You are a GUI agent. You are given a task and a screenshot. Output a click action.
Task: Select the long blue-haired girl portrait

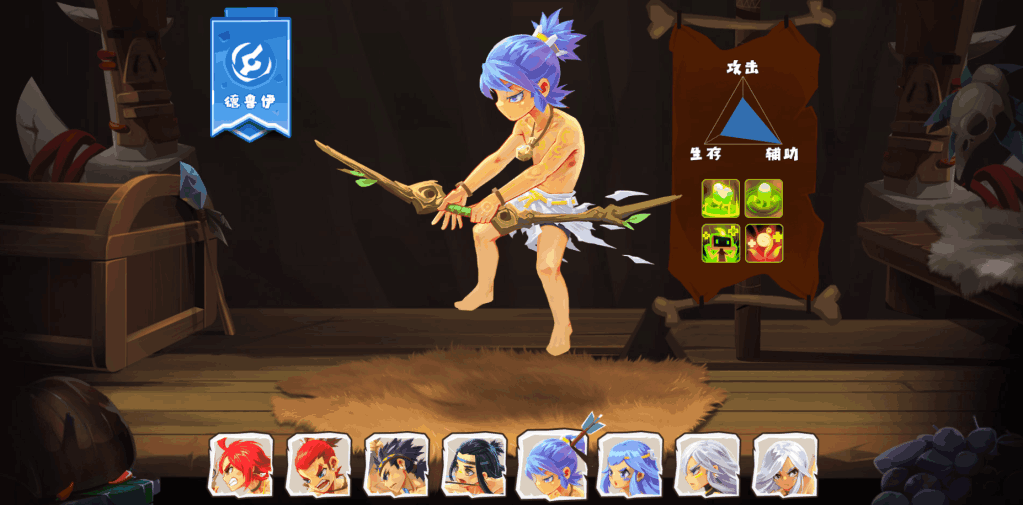tap(630, 465)
